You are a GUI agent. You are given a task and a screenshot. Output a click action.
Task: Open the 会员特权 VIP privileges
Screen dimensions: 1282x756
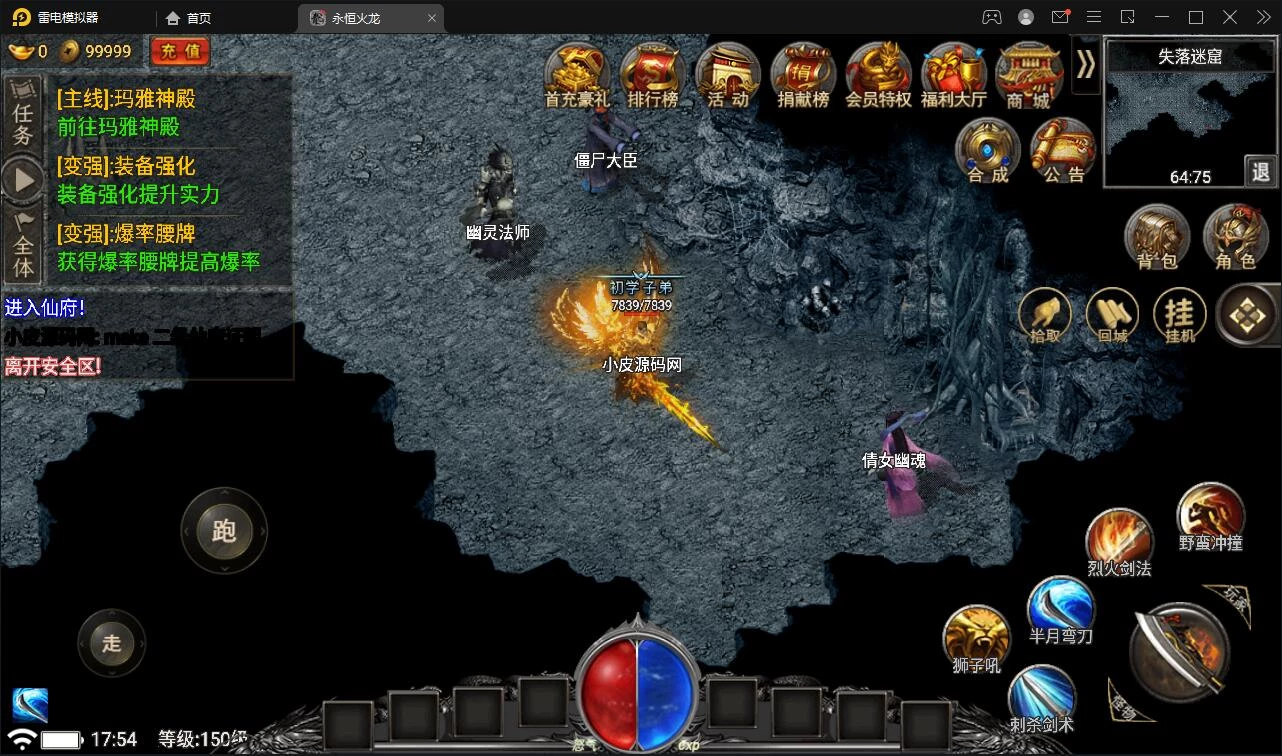[878, 74]
